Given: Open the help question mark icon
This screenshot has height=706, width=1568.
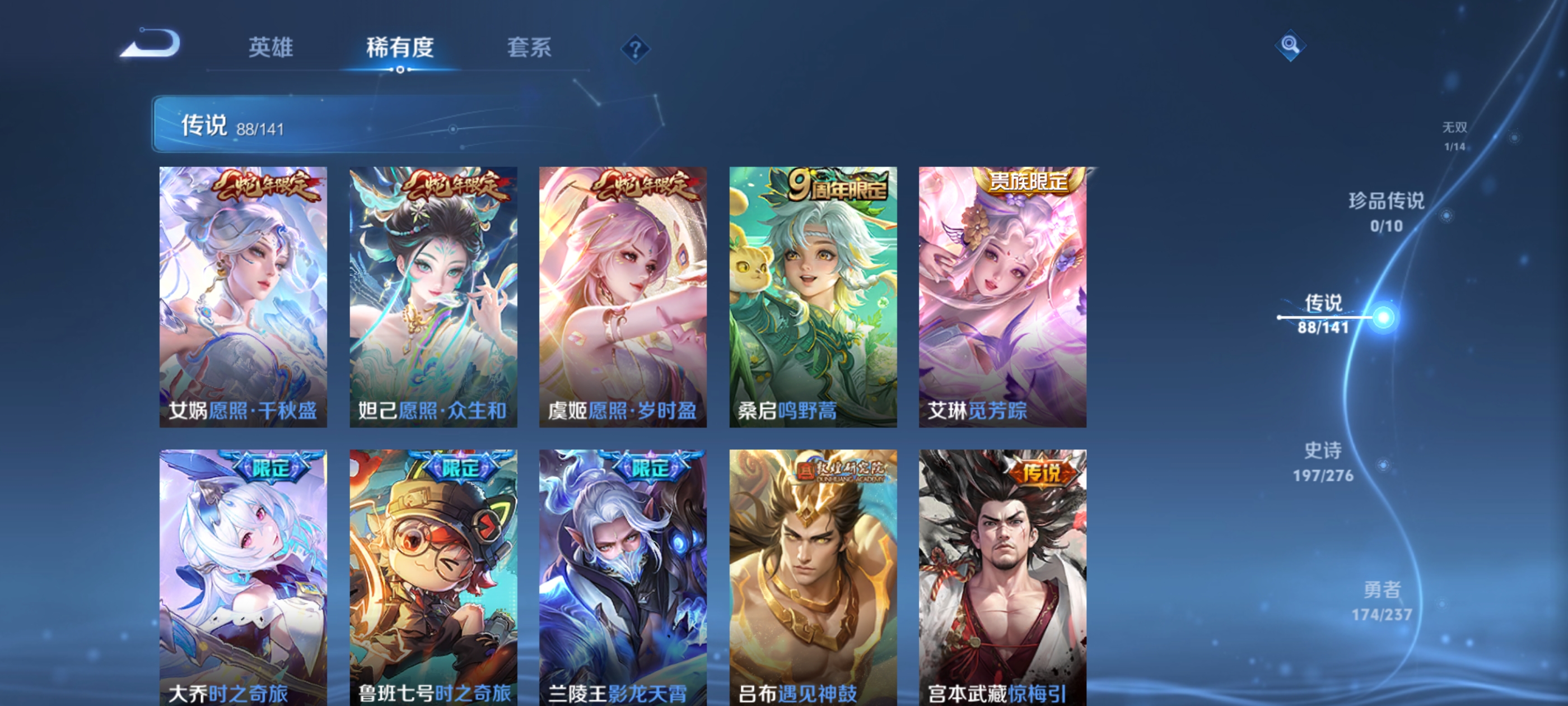Looking at the screenshot, I should [x=635, y=50].
